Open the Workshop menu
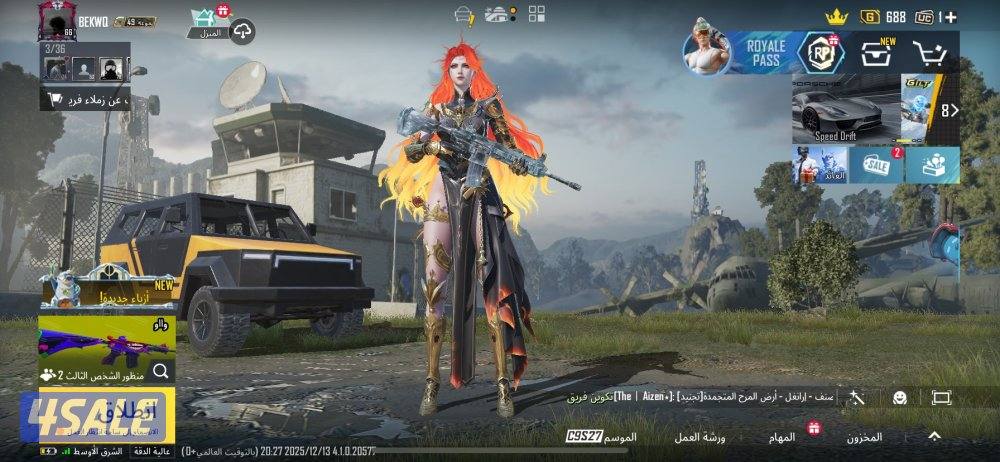 699,437
